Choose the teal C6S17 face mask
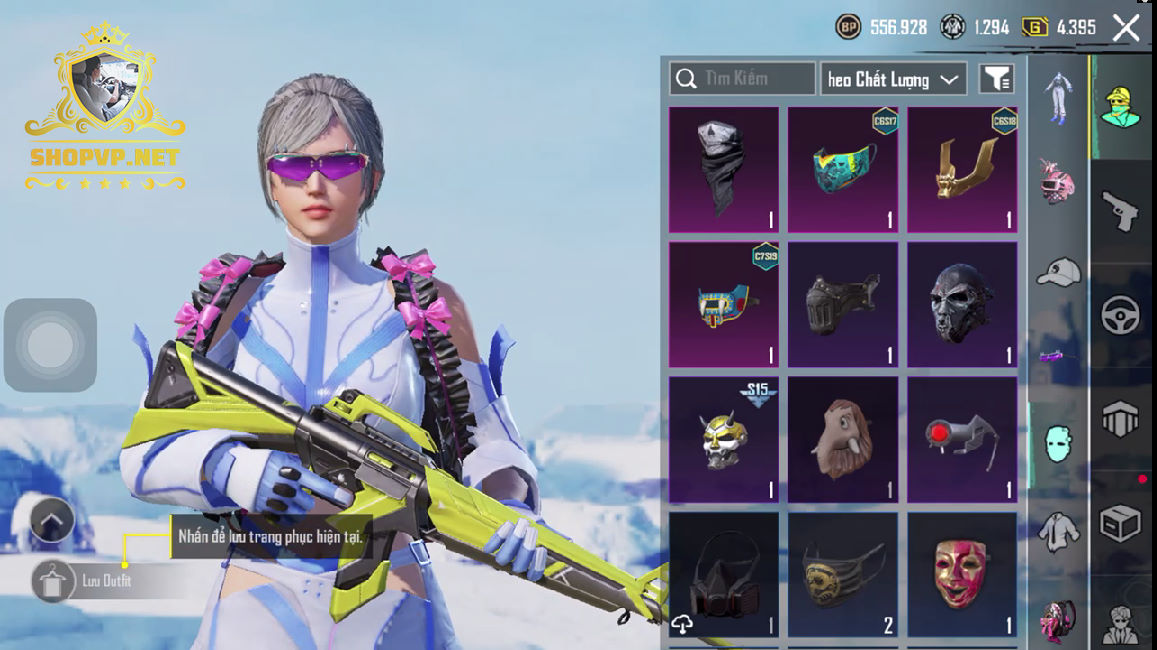The image size is (1157, 650). tap(843, 169)
